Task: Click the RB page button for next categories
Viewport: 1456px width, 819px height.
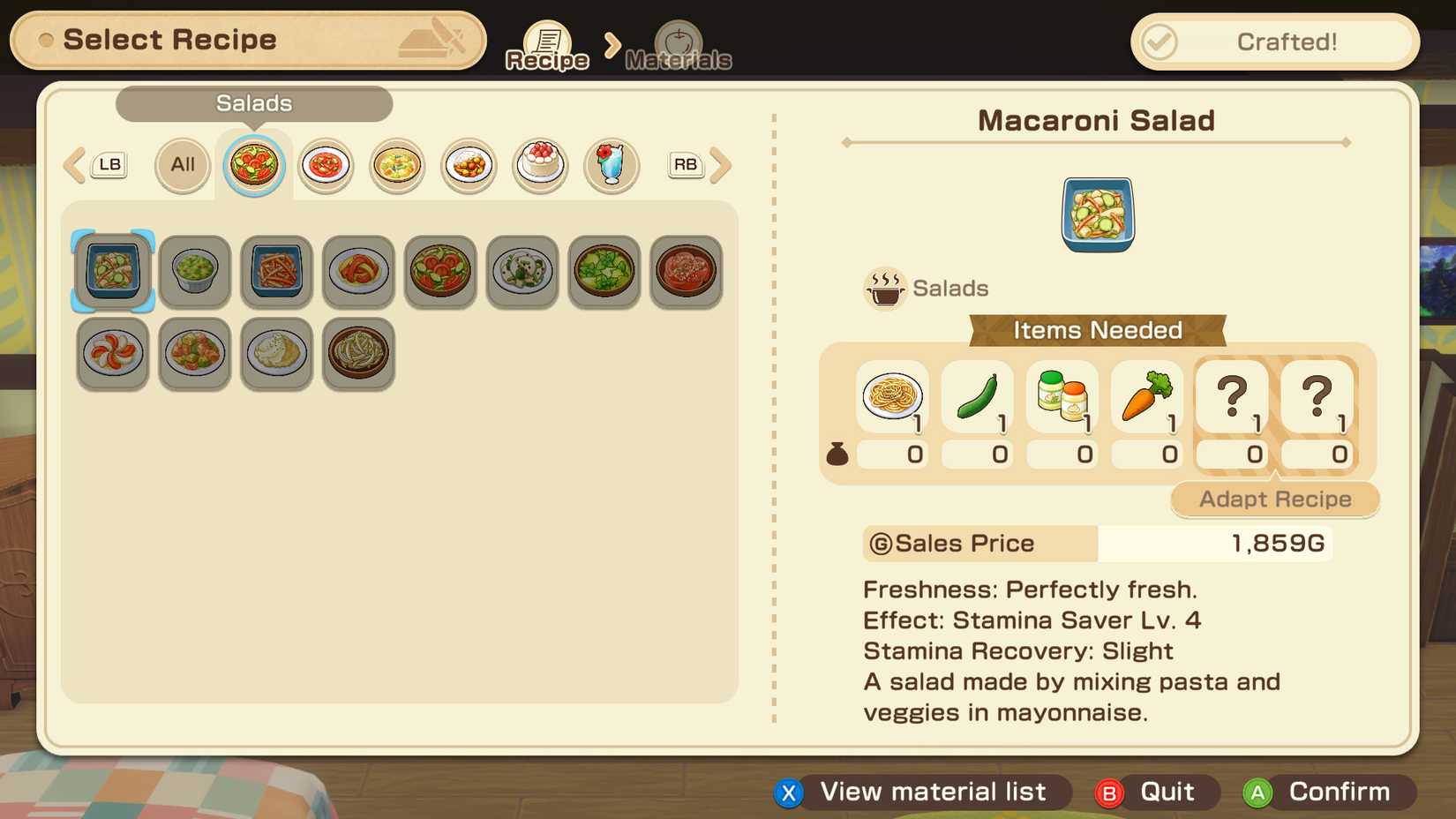Action: (x=685, y=164)
